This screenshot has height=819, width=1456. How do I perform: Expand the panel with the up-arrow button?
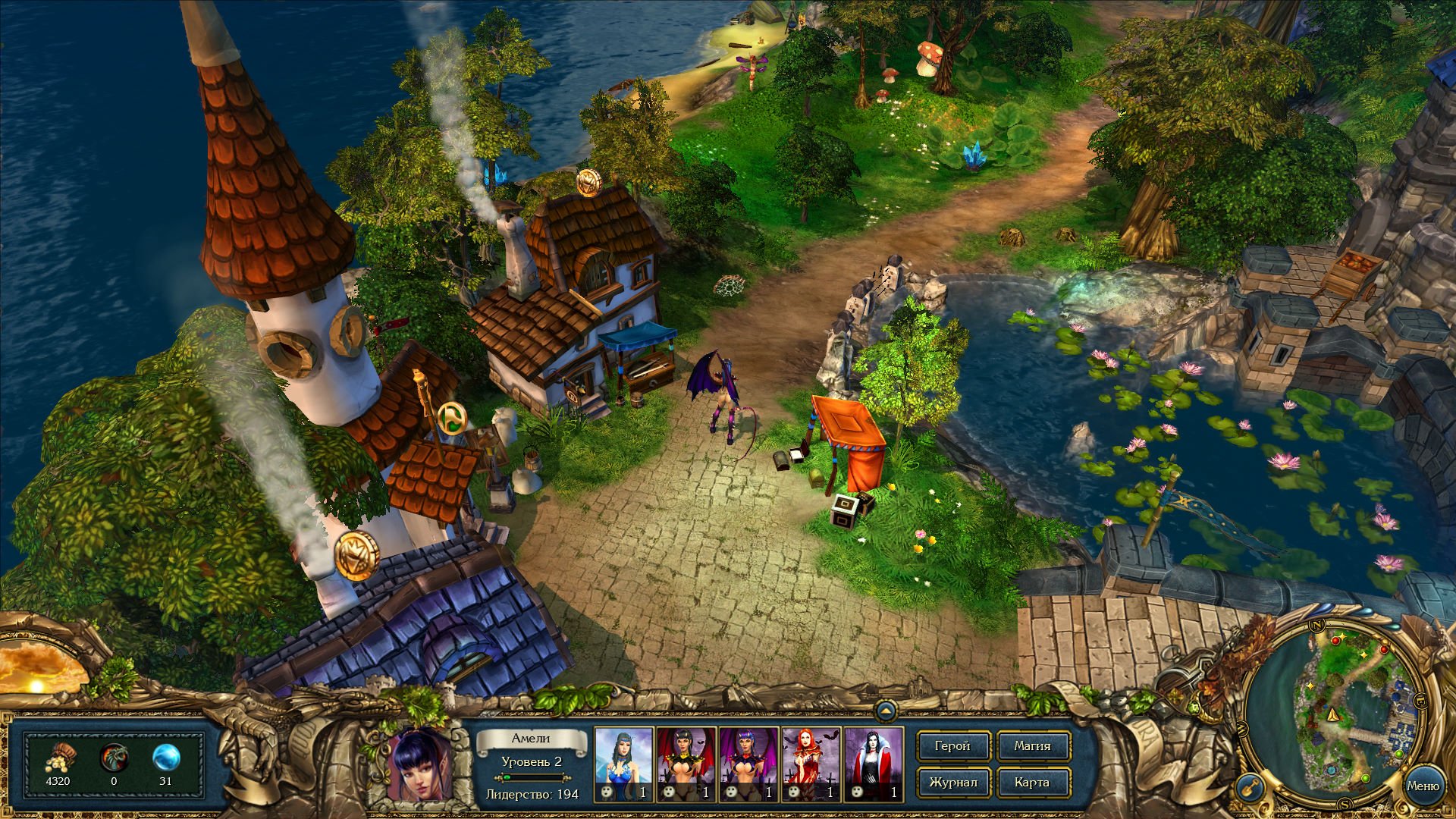click(885, 711)
